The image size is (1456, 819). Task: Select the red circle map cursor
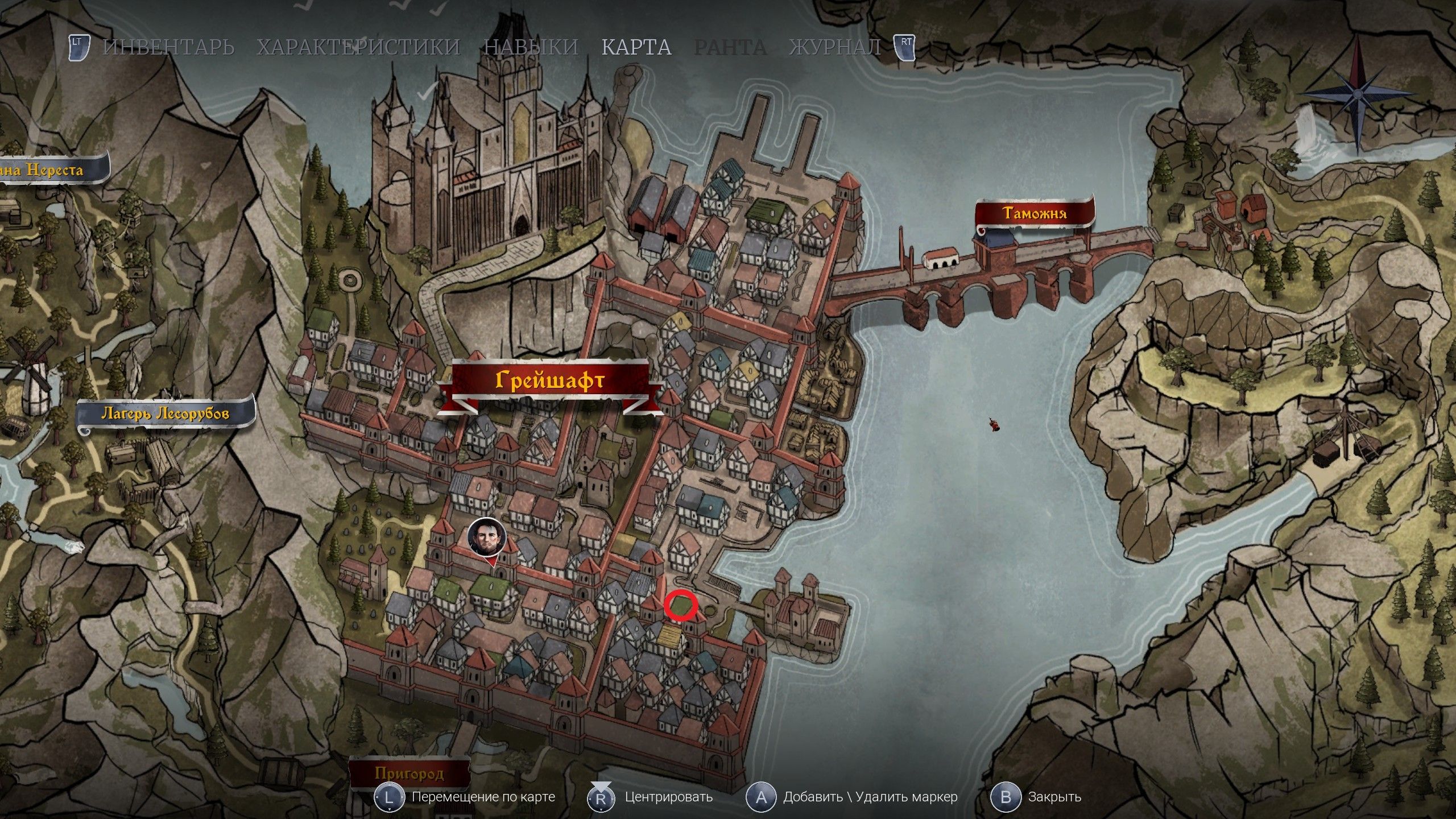(681, 605)
